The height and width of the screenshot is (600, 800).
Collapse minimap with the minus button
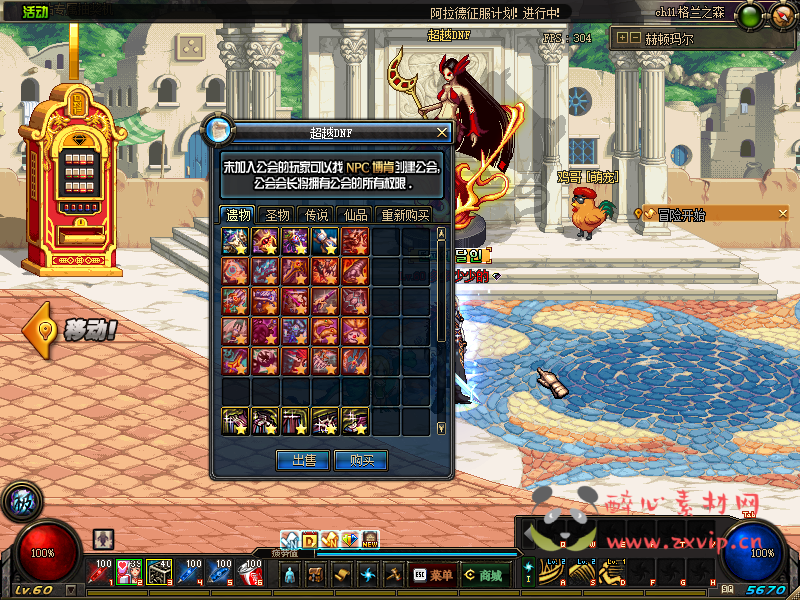[x=636, y=39]
